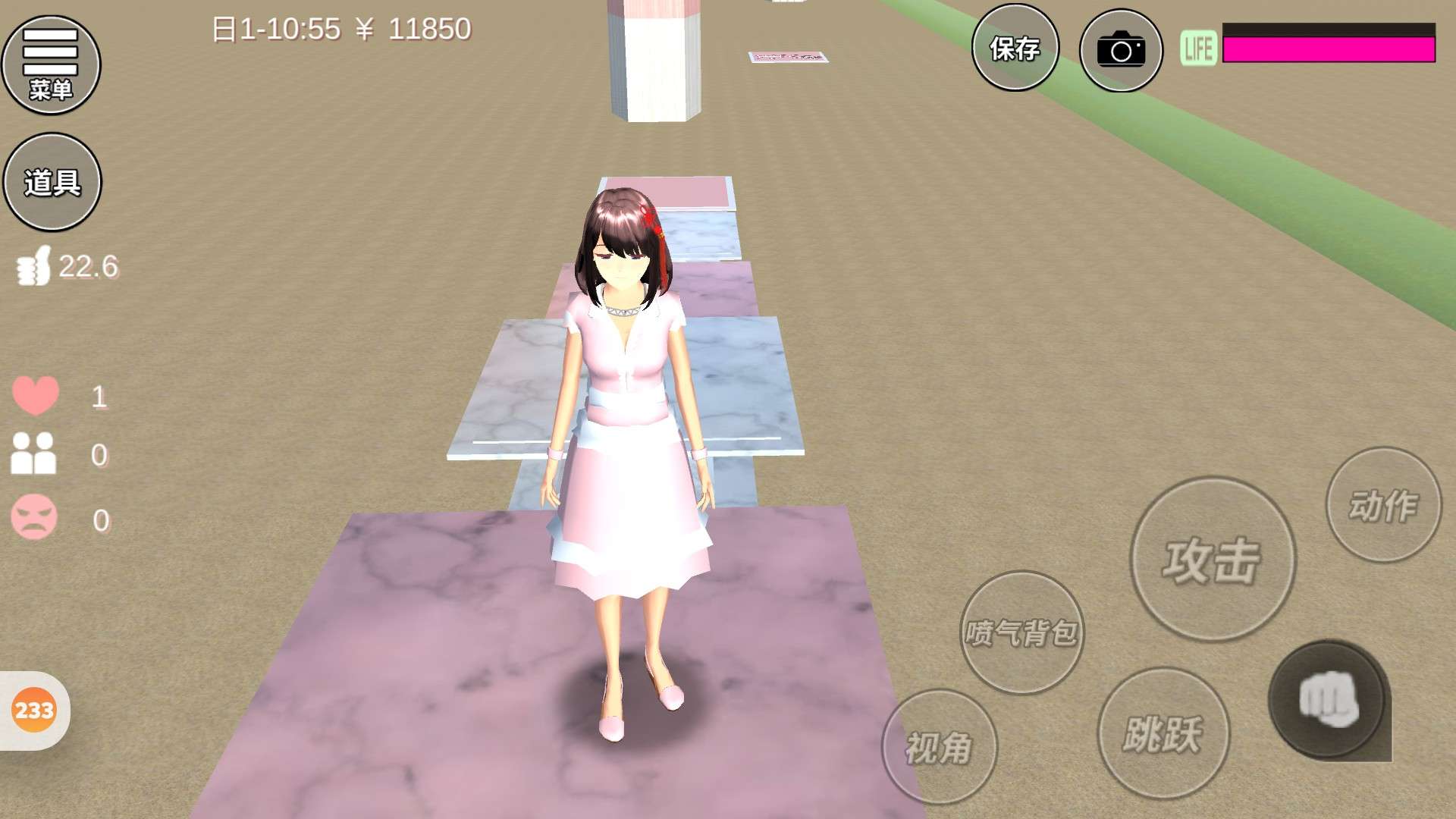Viewport: 1456px width, 819px height.
Task: Make the character jump with 跳跃
Action: click(x=1163, y=733)
